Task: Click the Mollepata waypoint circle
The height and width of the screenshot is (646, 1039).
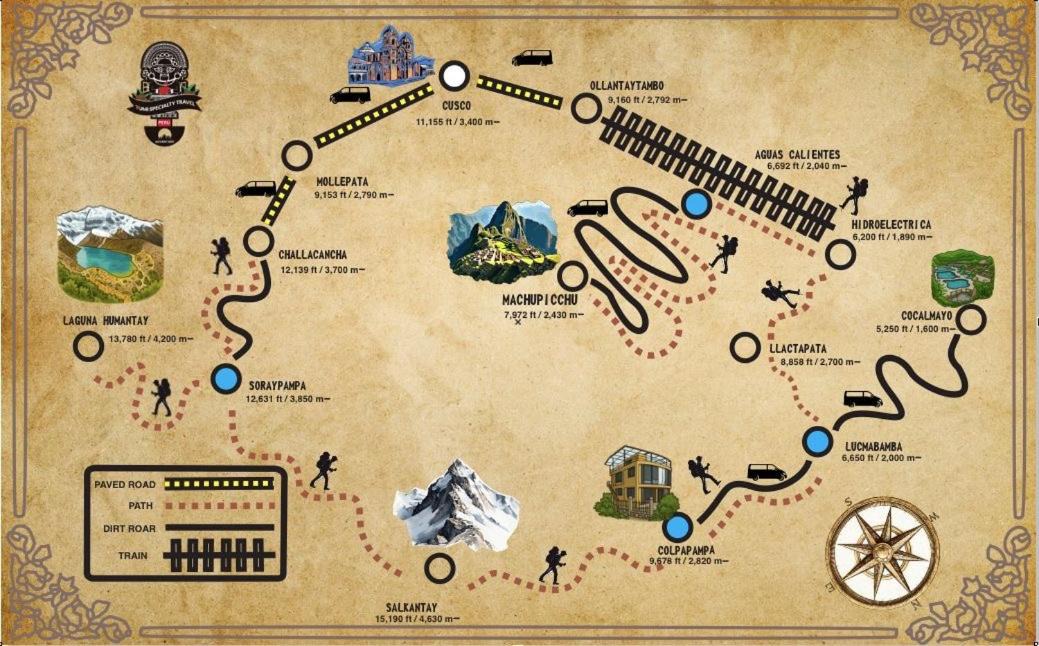Action: [x=297, y=156]
